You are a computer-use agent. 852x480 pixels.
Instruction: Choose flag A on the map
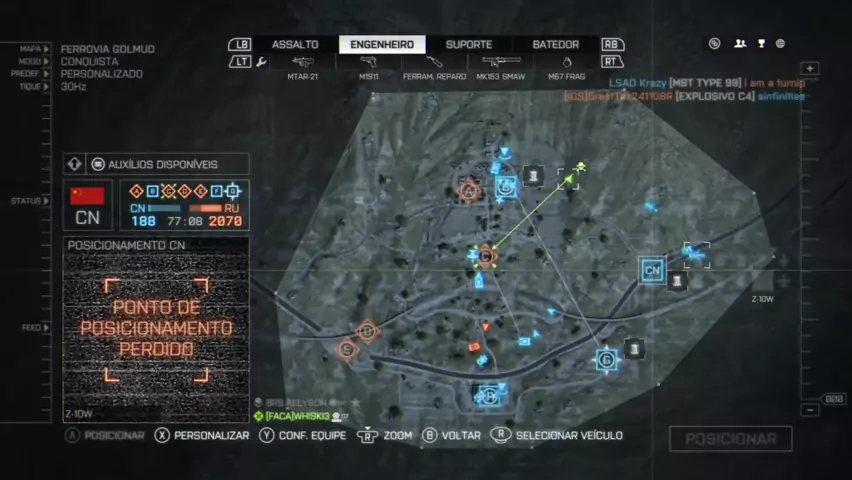[468, 190]
